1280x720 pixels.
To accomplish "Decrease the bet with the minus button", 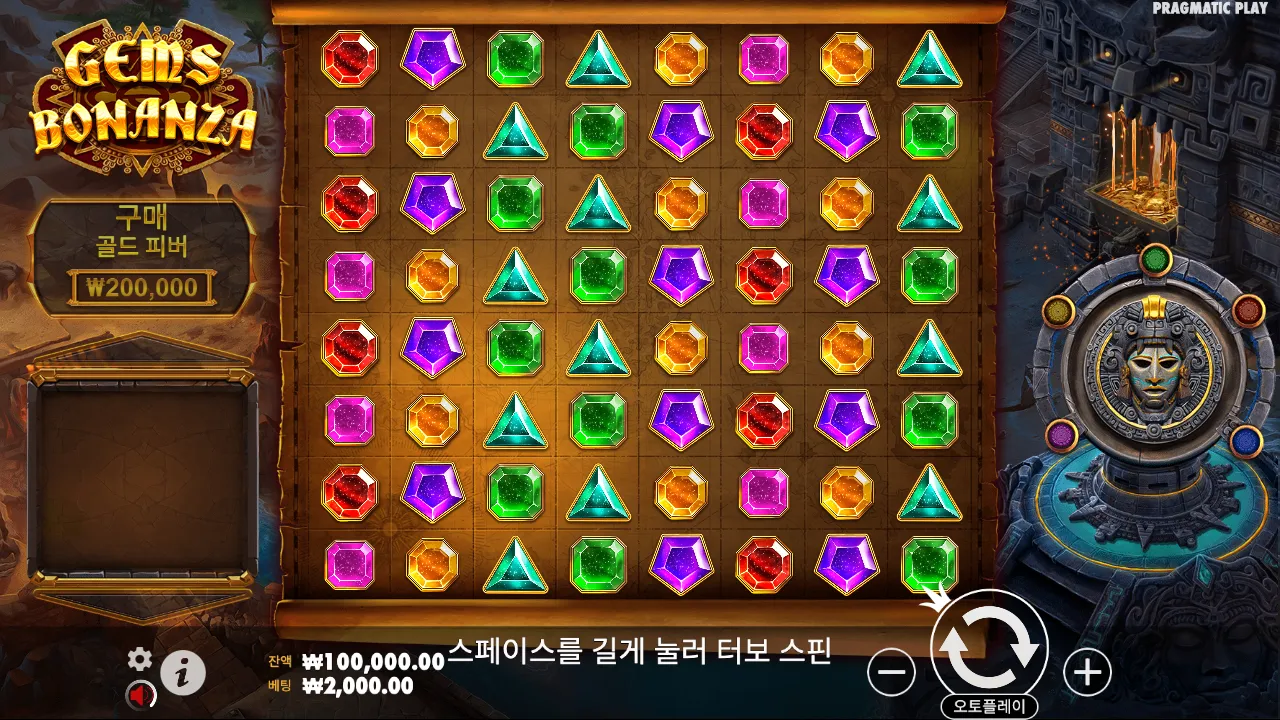I will (890, 672).
